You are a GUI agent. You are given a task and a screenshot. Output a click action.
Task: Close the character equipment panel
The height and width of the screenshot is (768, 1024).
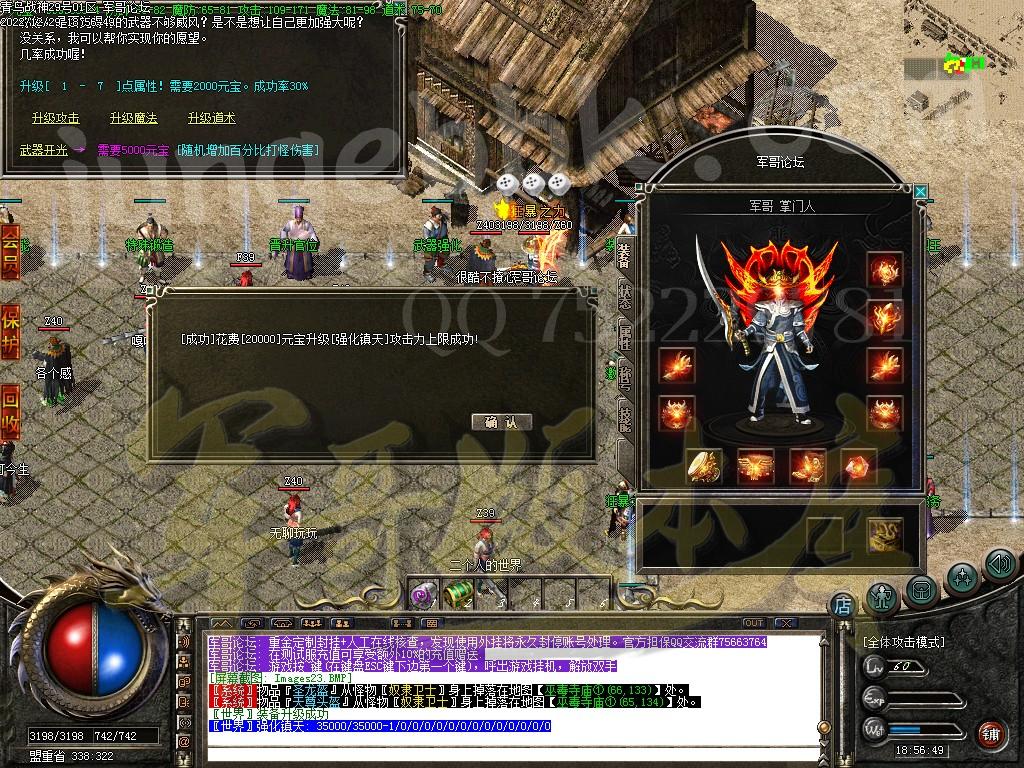(920, 191)
